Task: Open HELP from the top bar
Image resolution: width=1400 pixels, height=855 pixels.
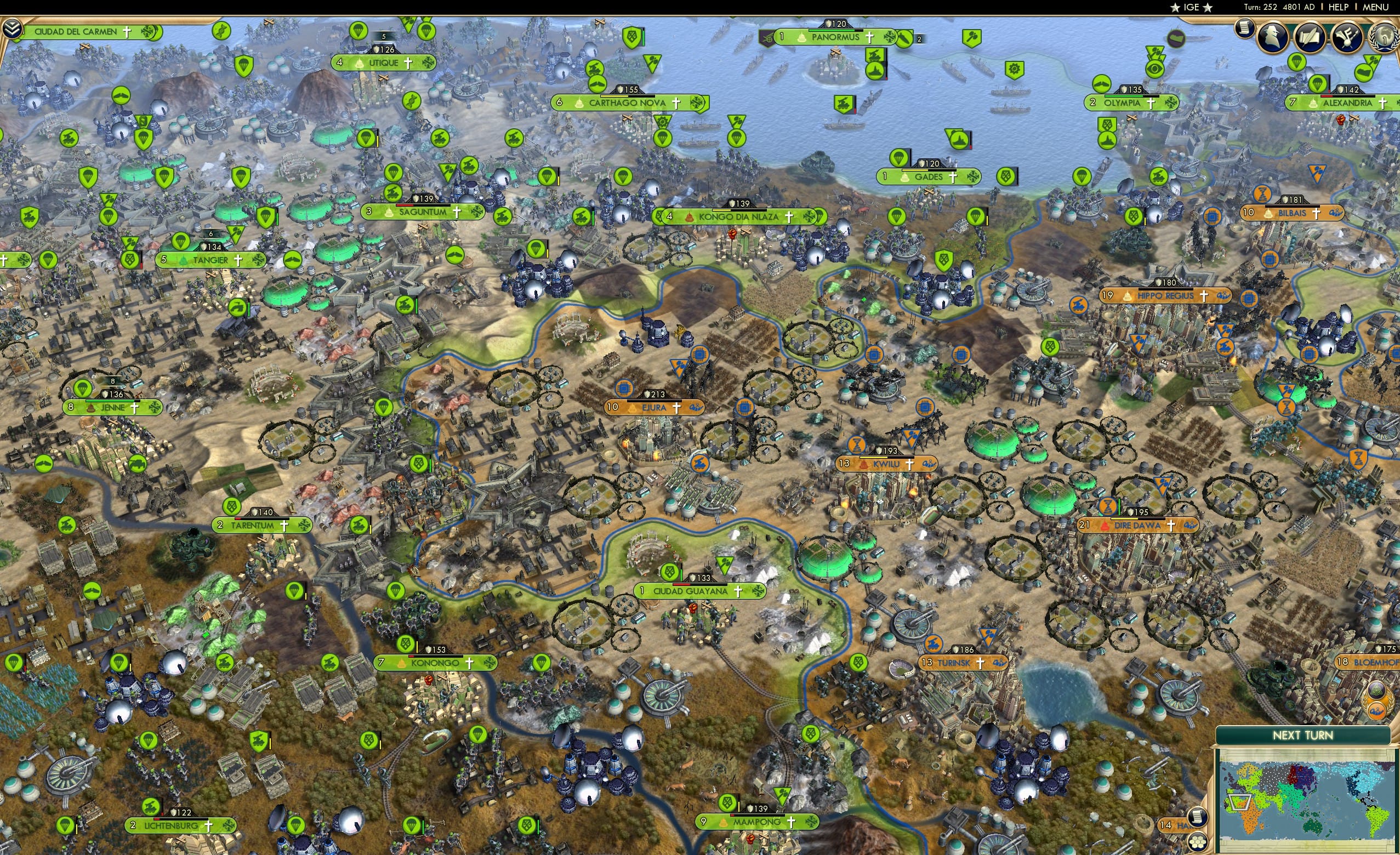Action: pos(1339,7)
